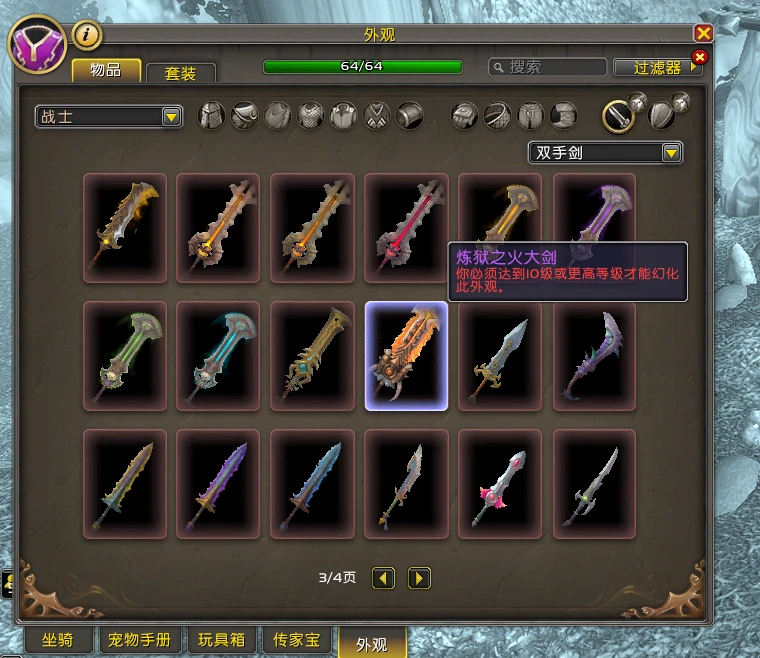
Task: Choose the red-bladed greatsword appearance
Action: tap(406, 228)
